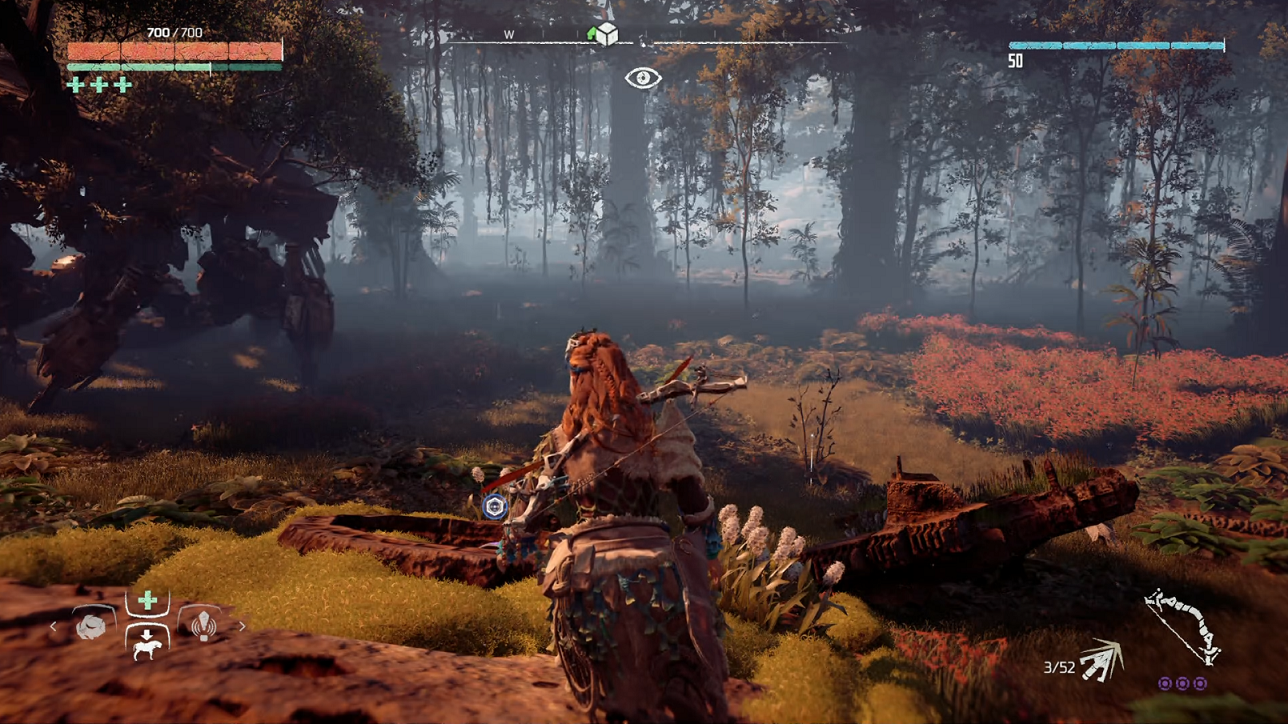Cycle quick items with the right arrow

[241, 627]
